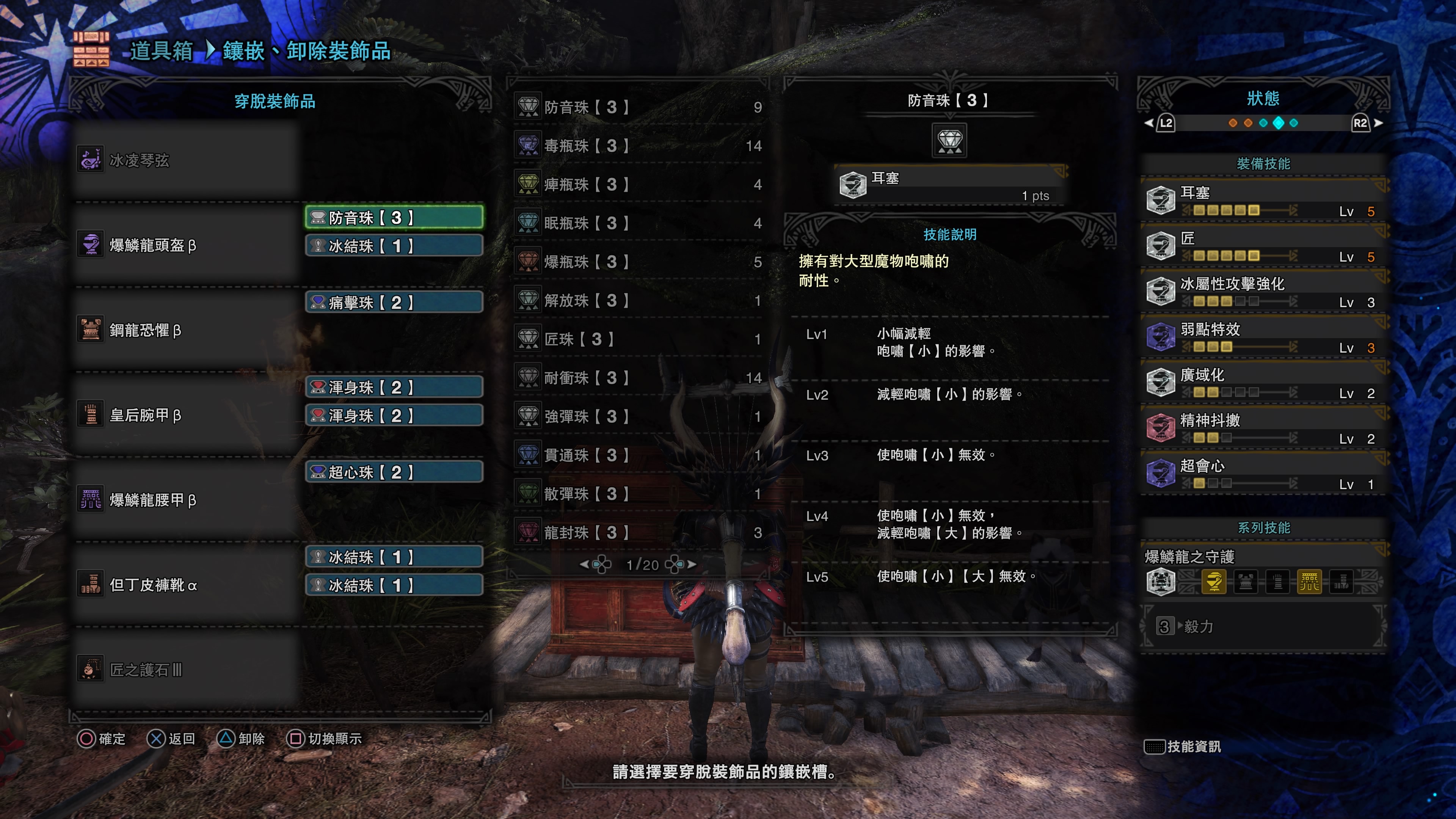Switch status panel to previous page arrow
This screenshot has height=819, width=1456.
1148,123
